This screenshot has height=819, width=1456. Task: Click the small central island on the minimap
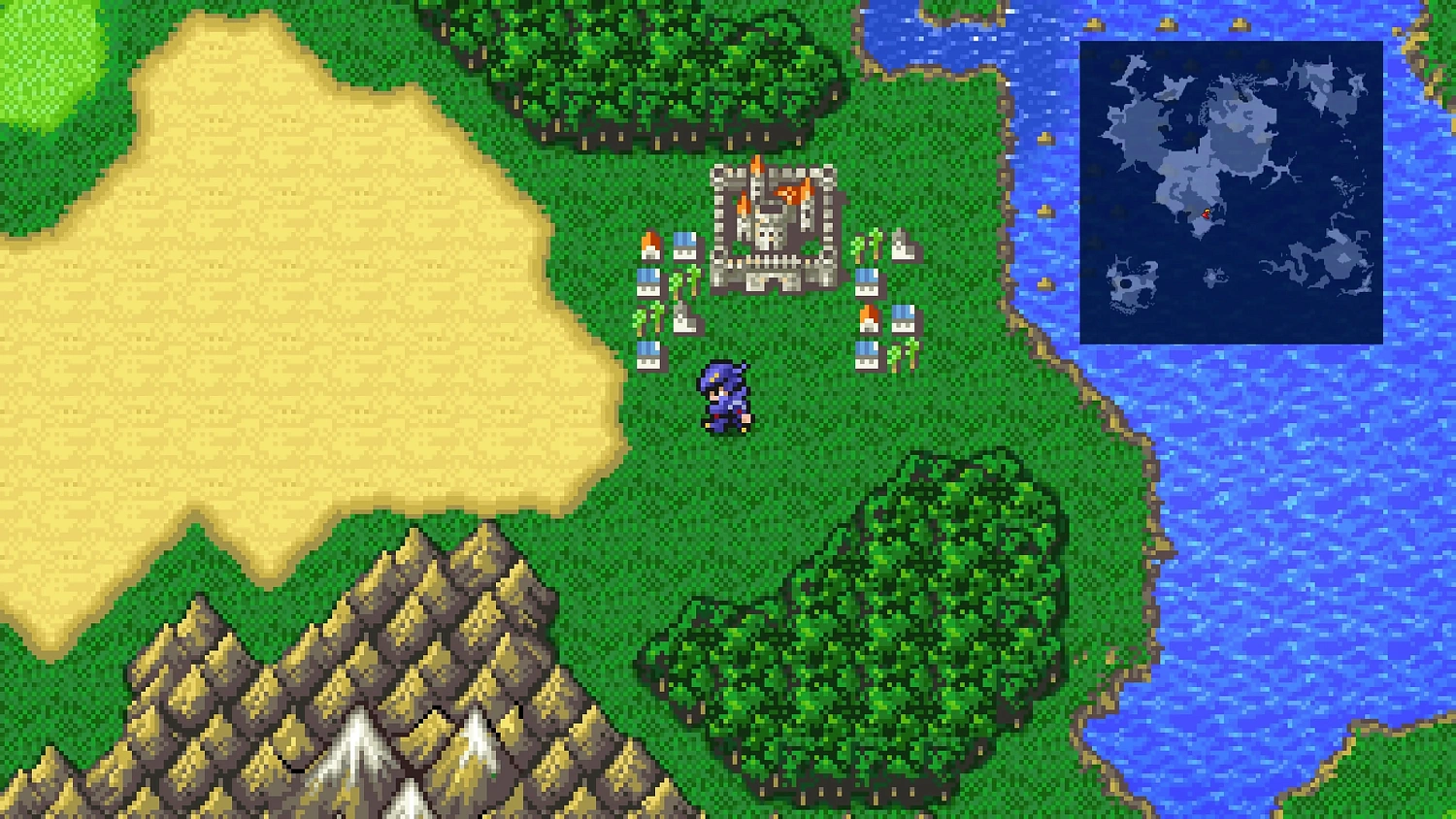[x=1211, y=276]
